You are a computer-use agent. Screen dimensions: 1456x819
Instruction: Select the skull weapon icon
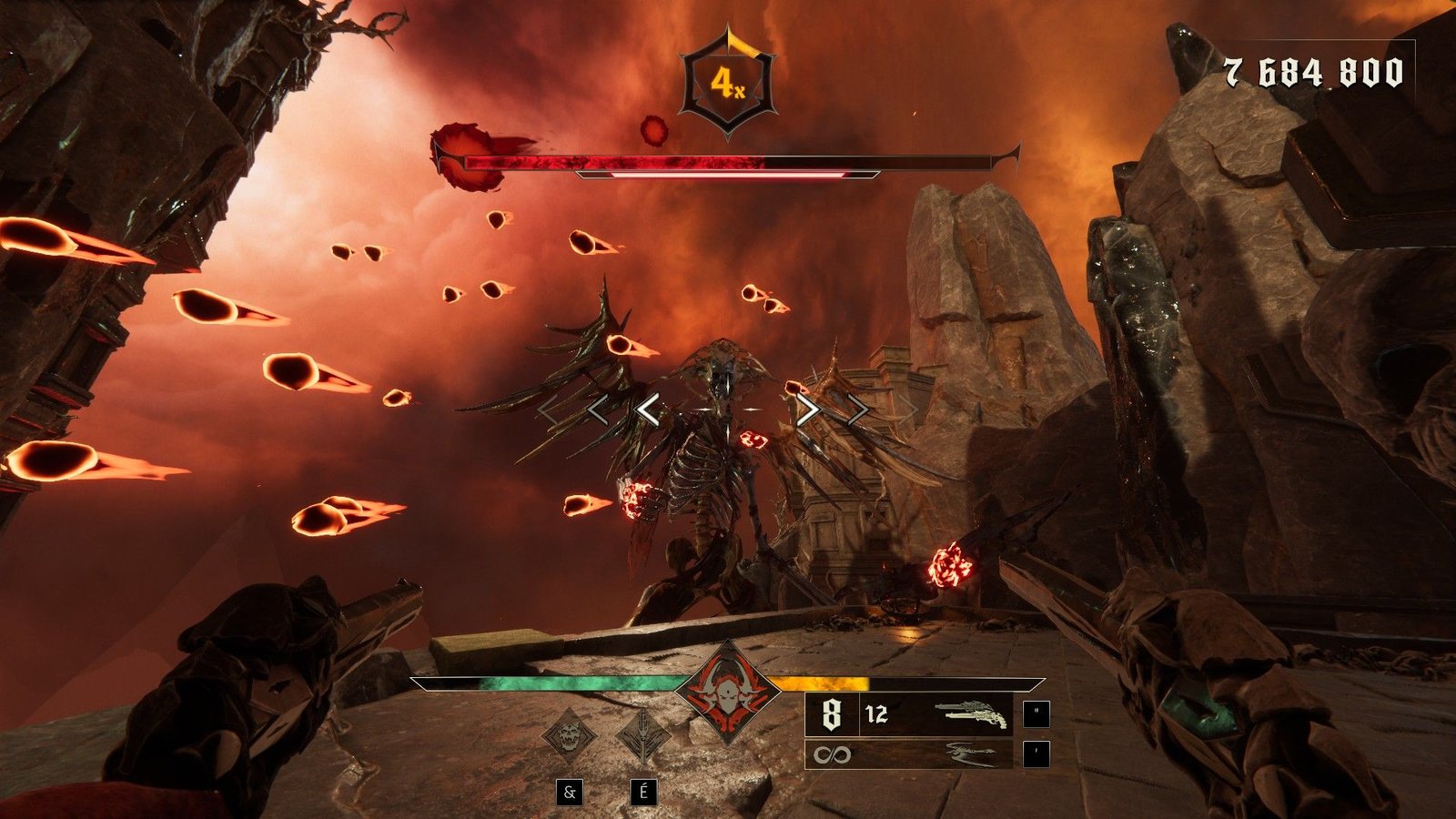[570, 735]
